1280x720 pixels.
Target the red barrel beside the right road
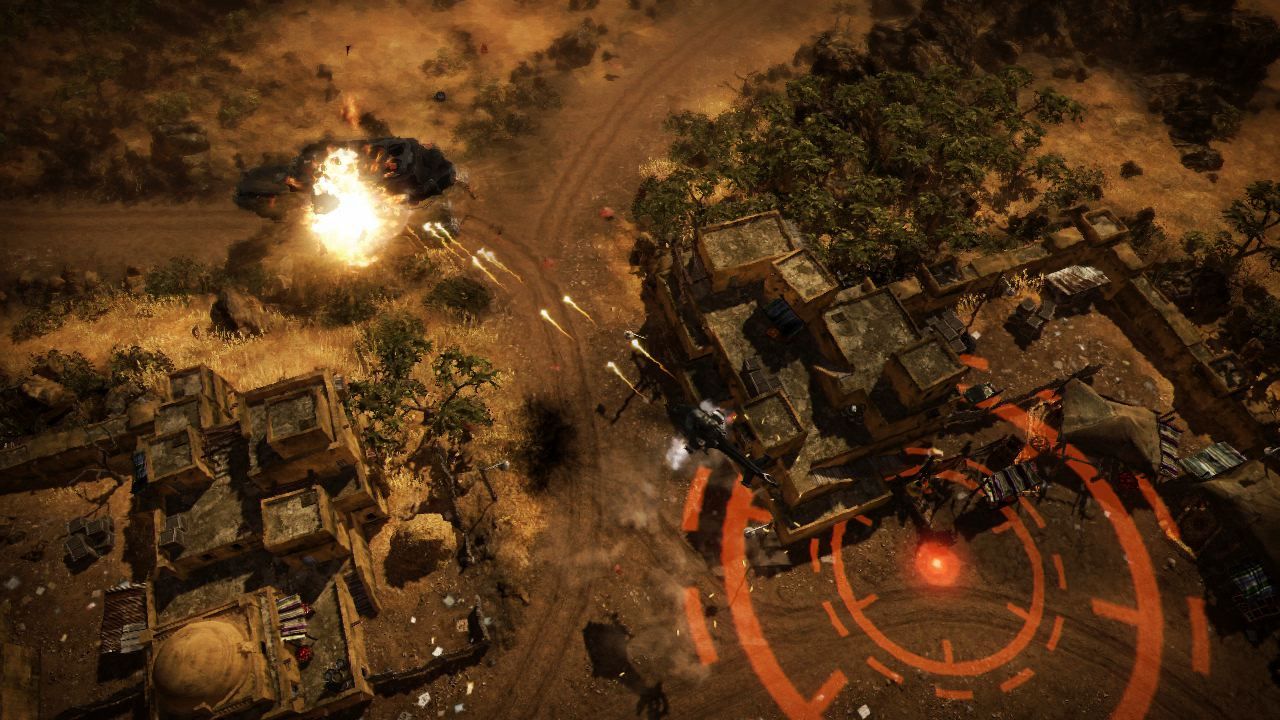tap(605, 212)
